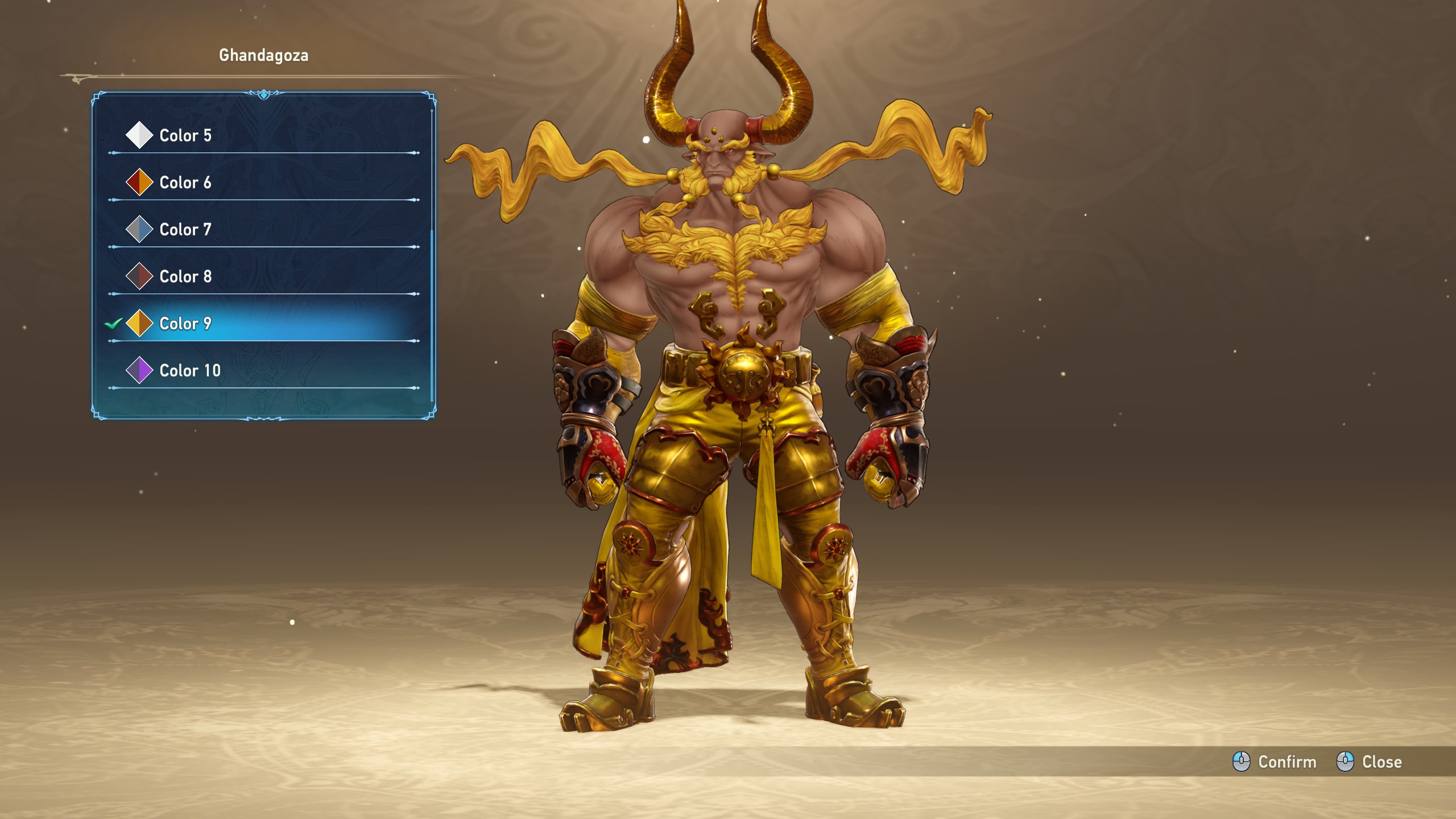Screen dimensions: 1456x819
Task: Pick the Color 7 grey-blue option
Action: coord(185,230)
